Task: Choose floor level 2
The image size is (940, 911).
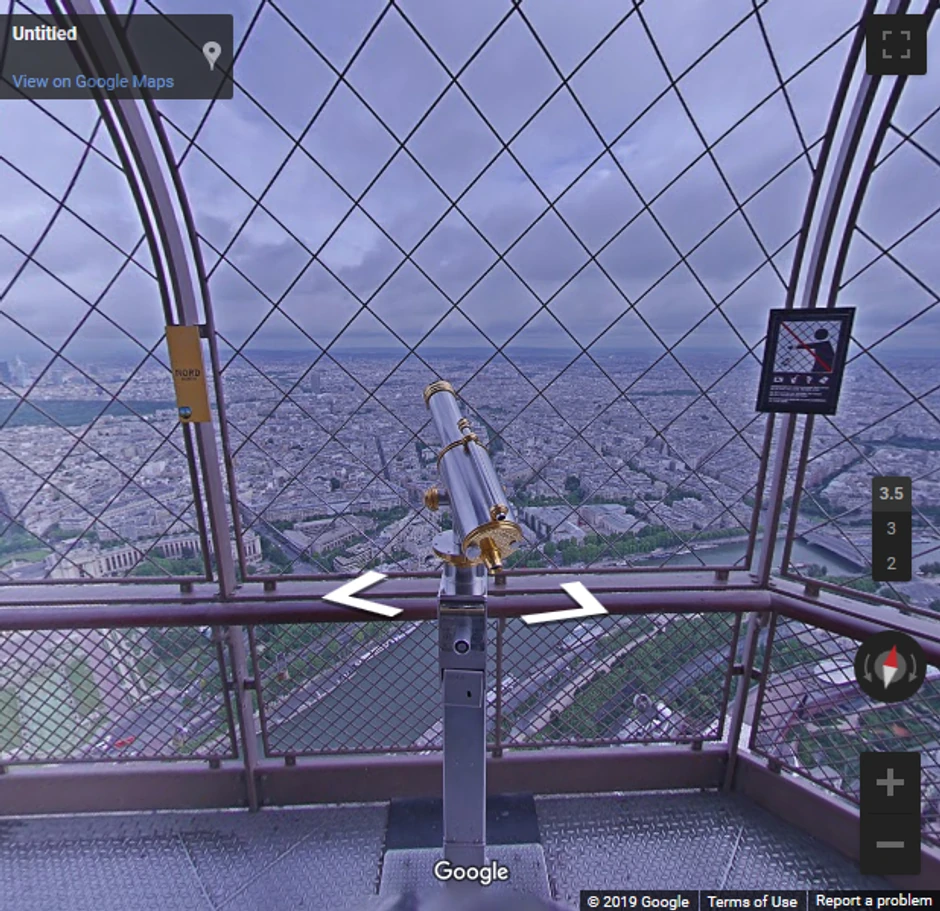Action: click(x=890, y=563)
